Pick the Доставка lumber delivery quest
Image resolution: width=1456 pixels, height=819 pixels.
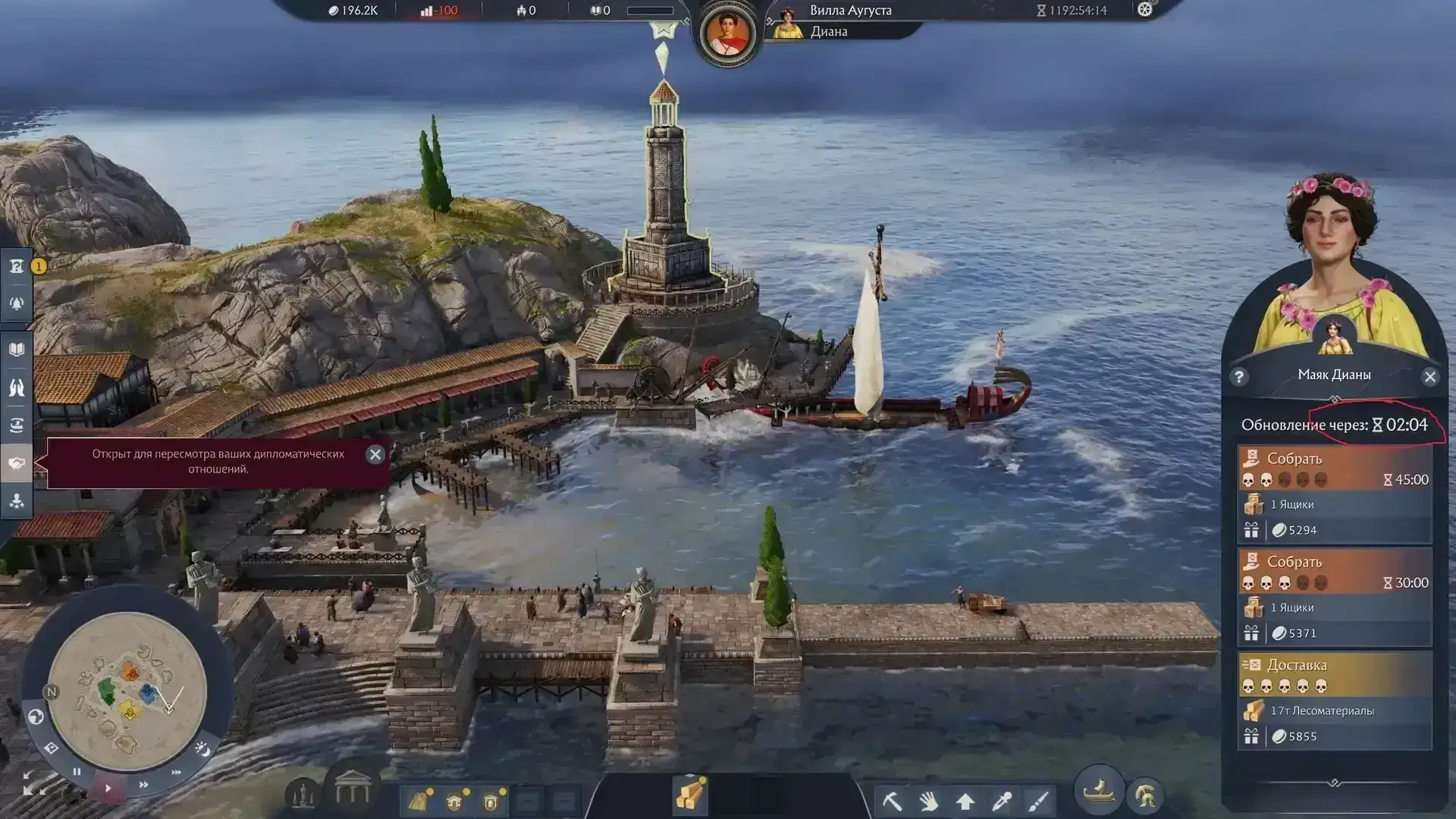coord(1335,675)
